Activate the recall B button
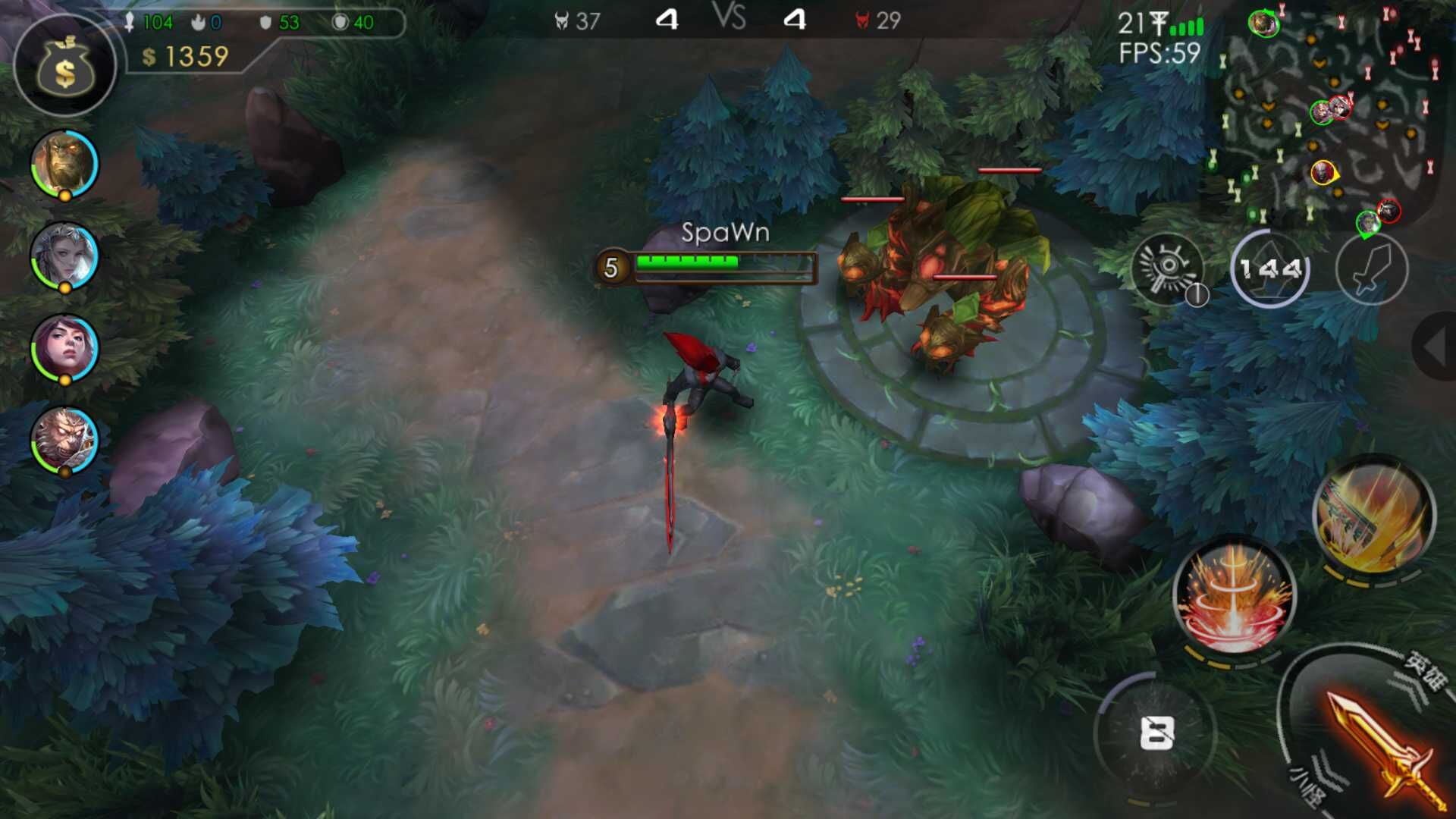 1156,733
